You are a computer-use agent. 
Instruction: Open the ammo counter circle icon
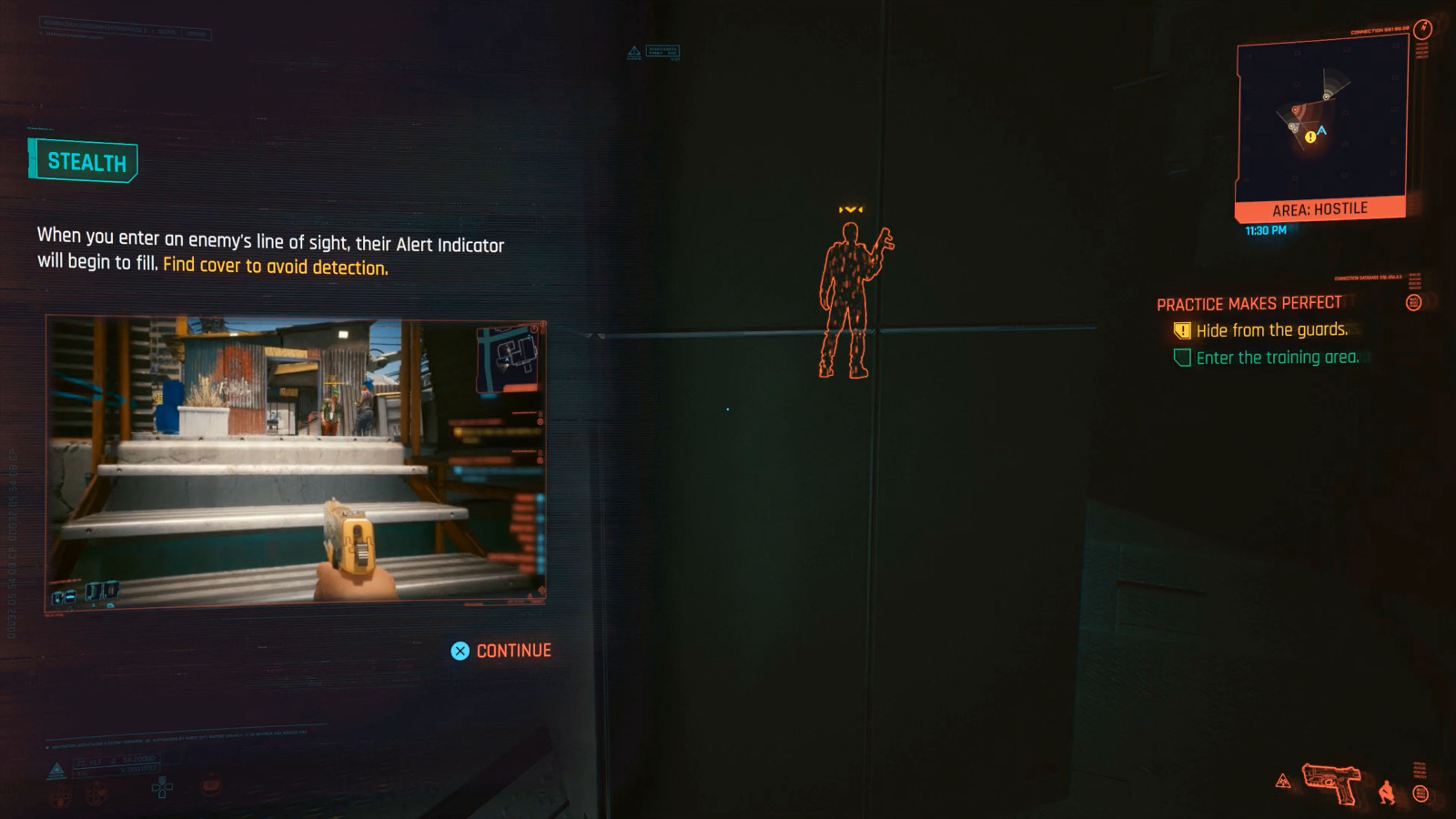(x=1422, y=794)
